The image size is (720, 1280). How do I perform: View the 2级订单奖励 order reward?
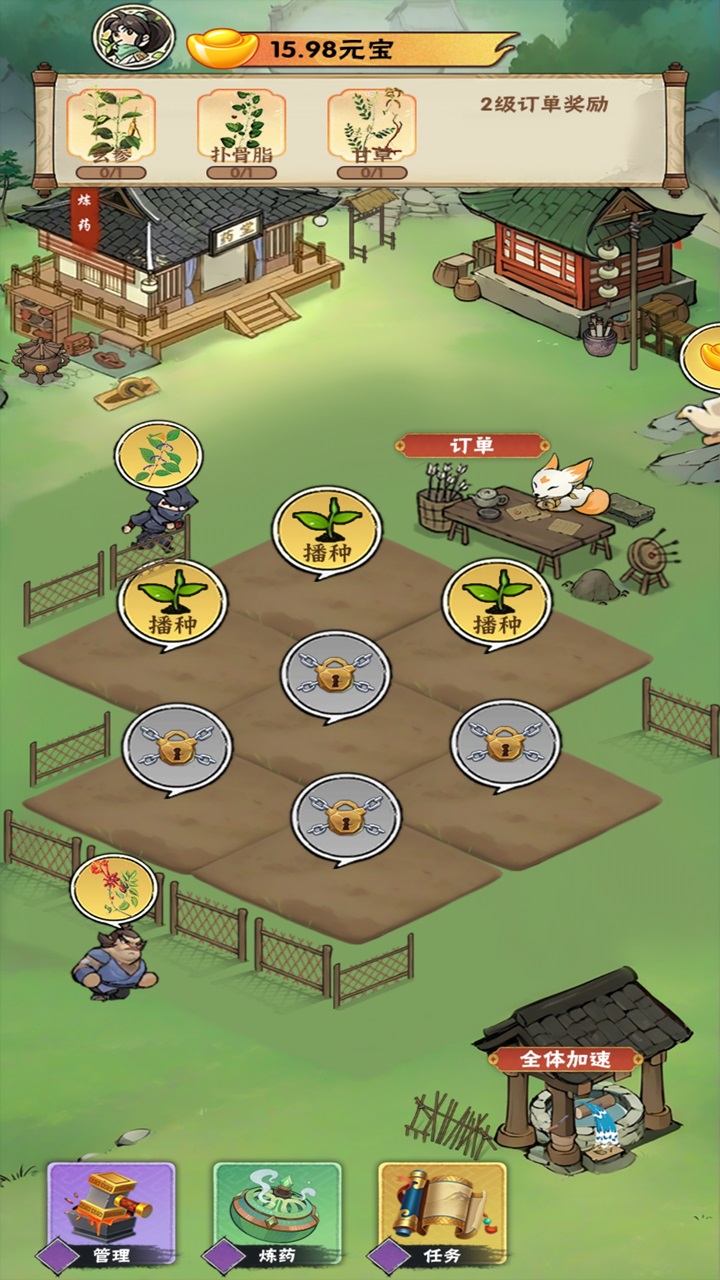tap(544, 105)
